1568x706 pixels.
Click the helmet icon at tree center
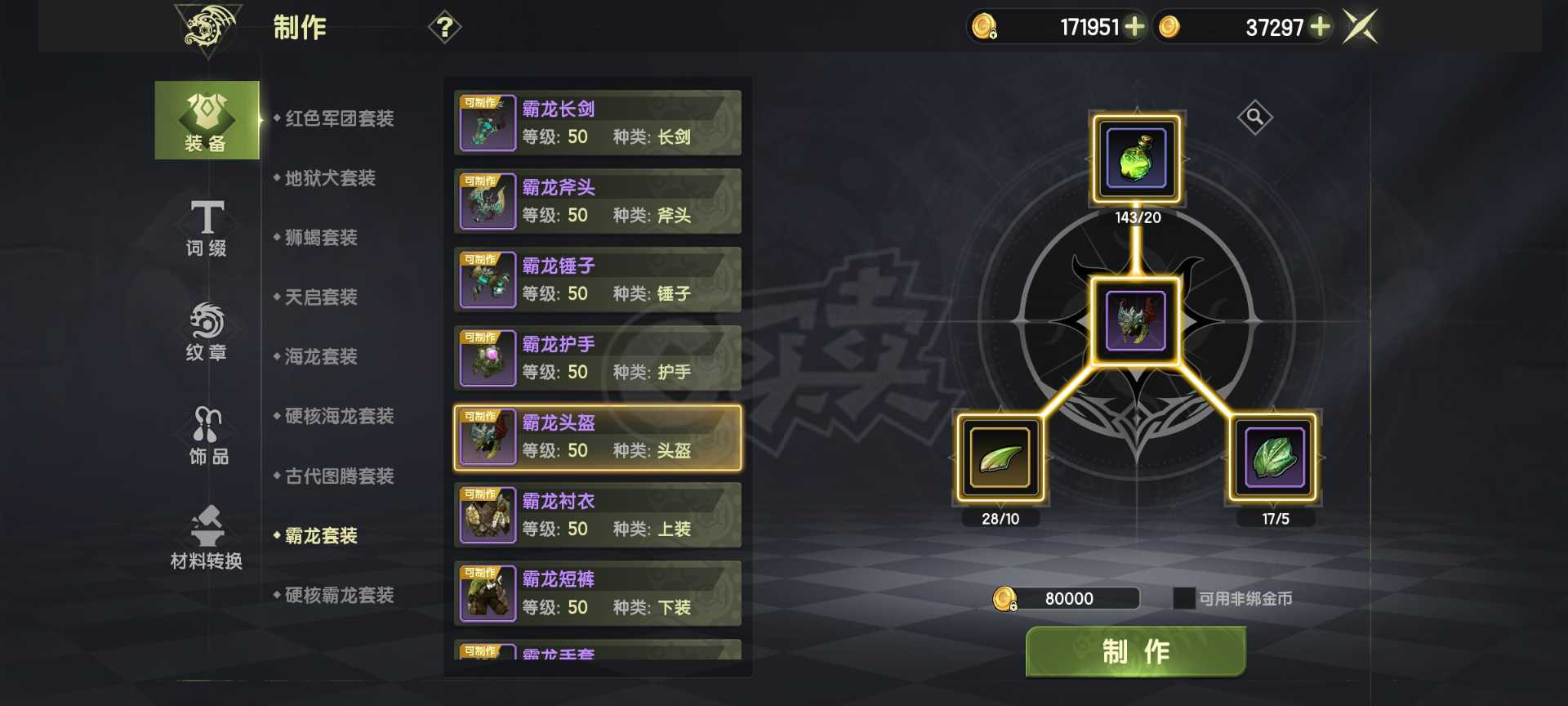point(1136,322)
